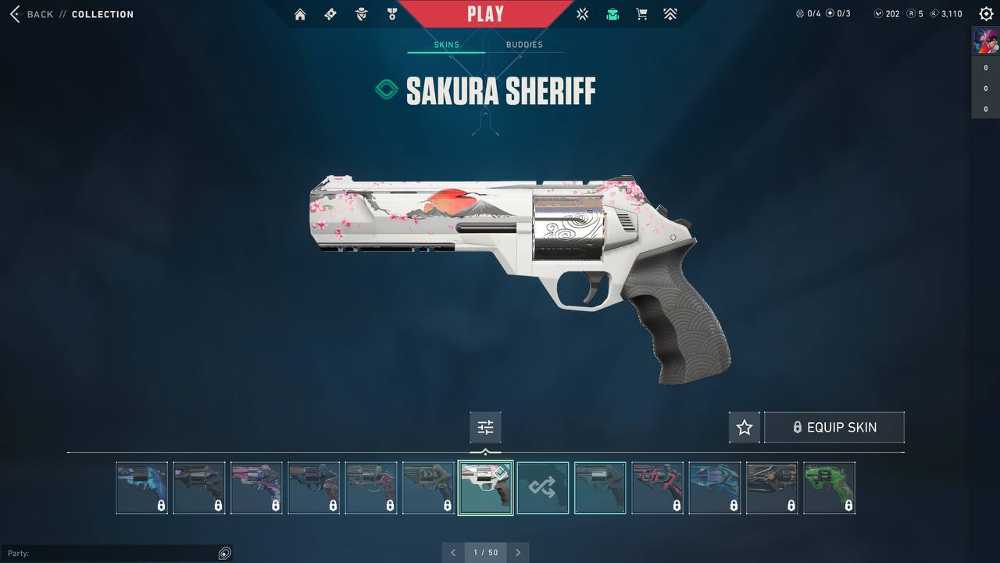
Task: Open the Career medal icon
Action: (x=392, y=14)
